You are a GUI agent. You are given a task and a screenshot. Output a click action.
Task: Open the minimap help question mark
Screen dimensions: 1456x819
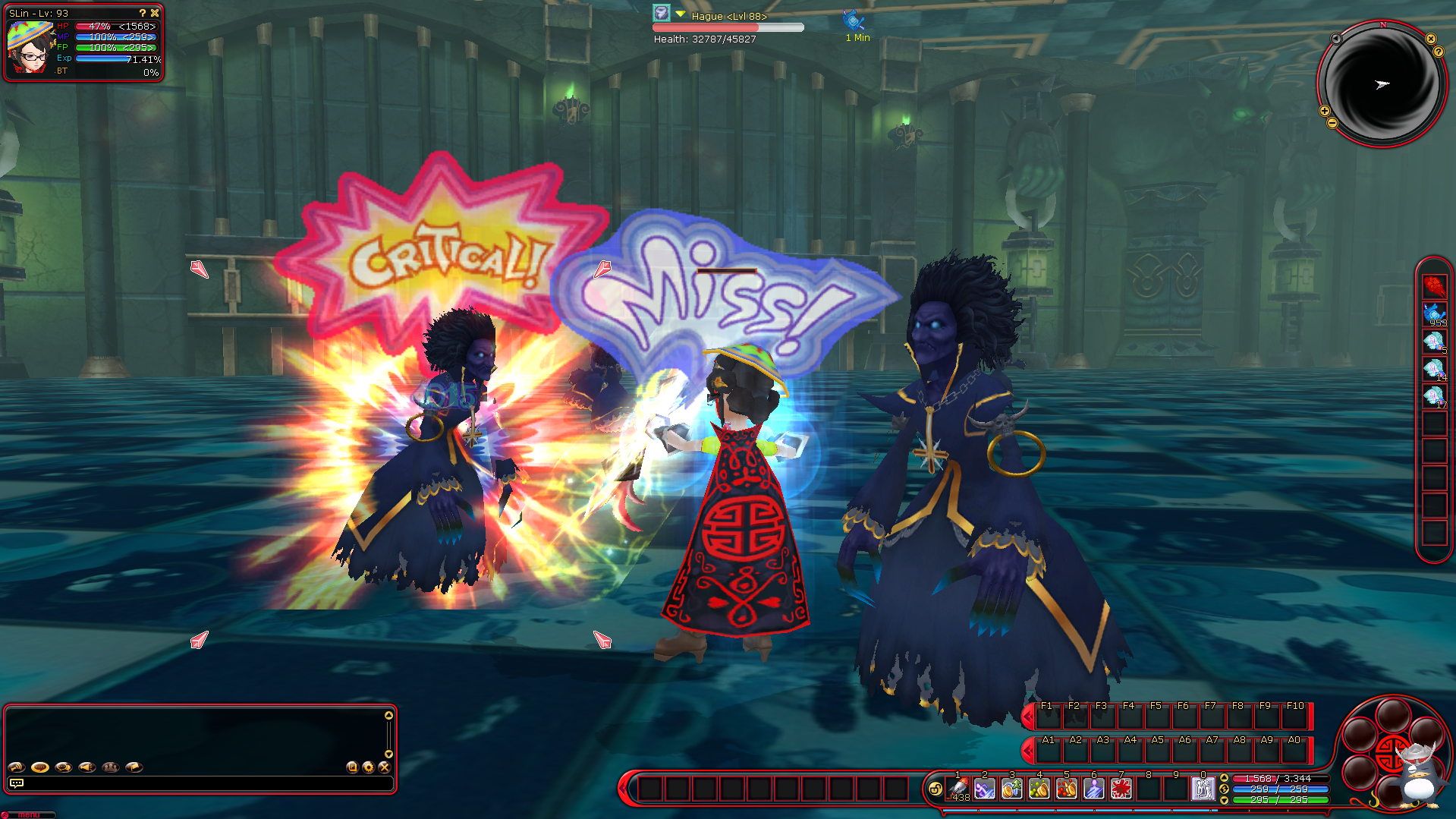click(x=1438, y=52)
